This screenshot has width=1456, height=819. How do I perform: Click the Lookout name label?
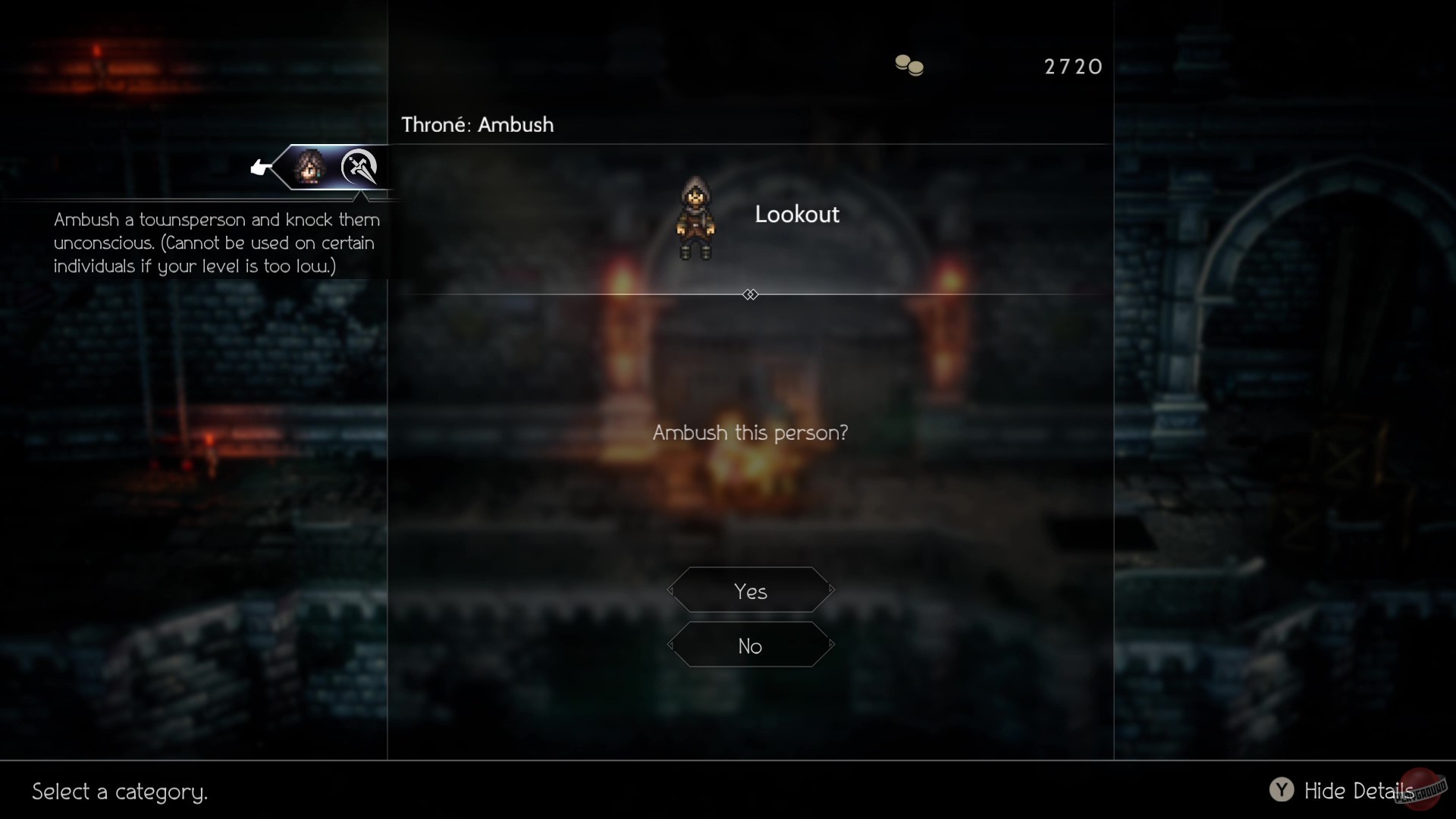[797, 214]
